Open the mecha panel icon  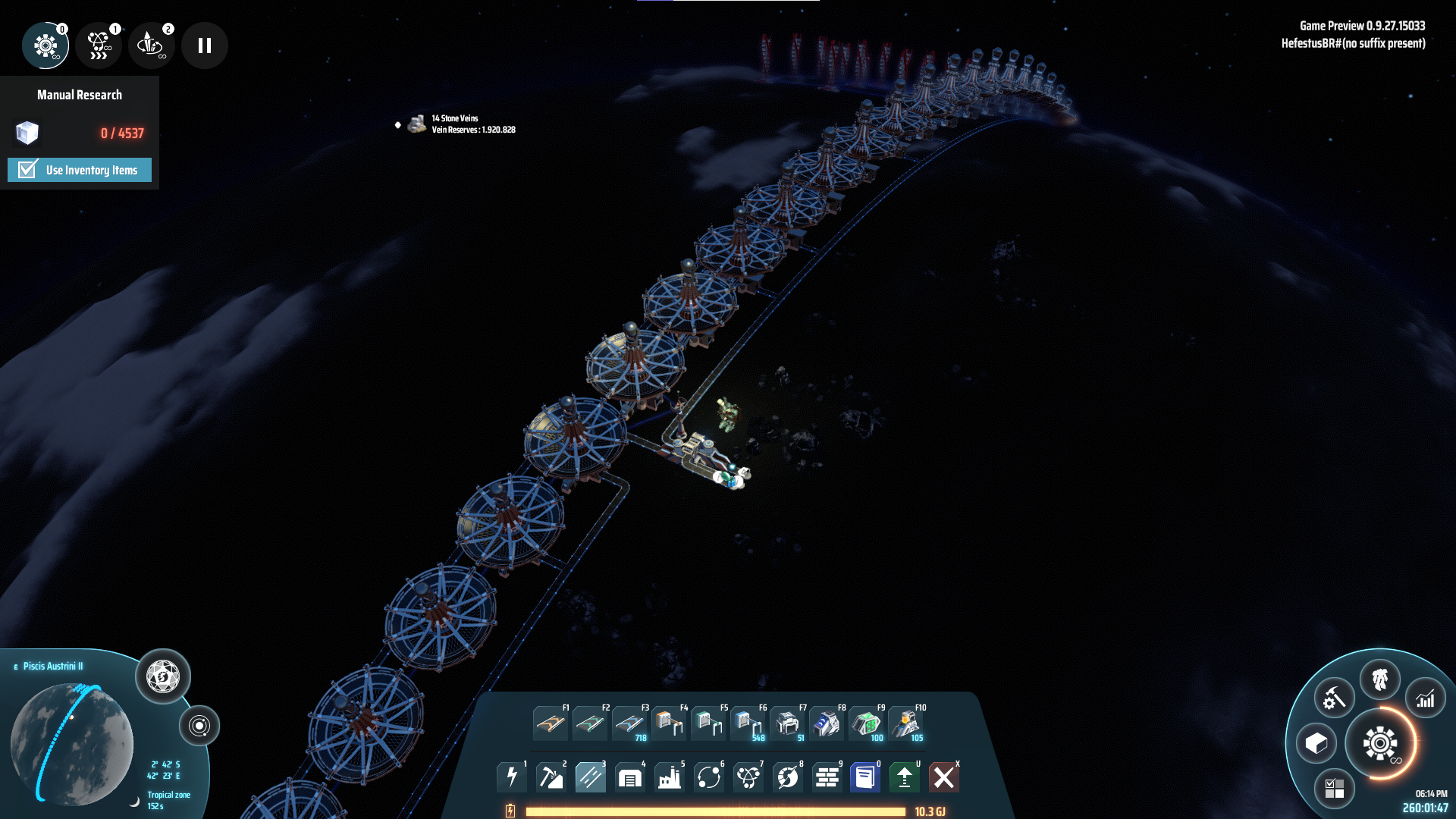point(1380,679)
